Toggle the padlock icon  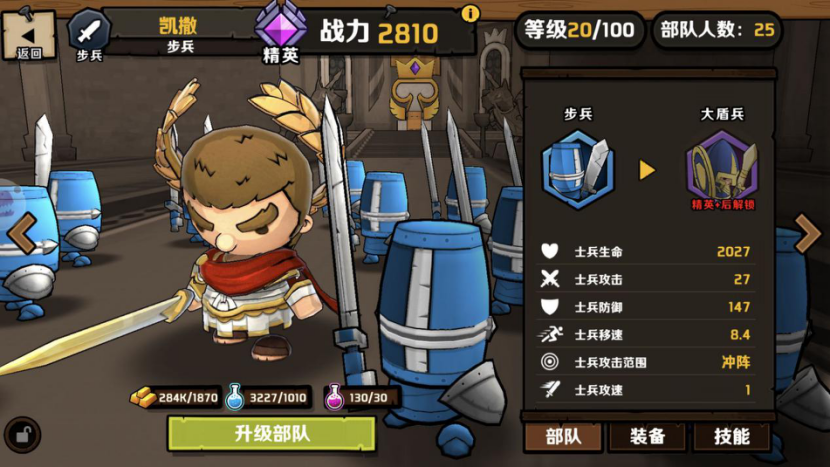coord(22,434)
